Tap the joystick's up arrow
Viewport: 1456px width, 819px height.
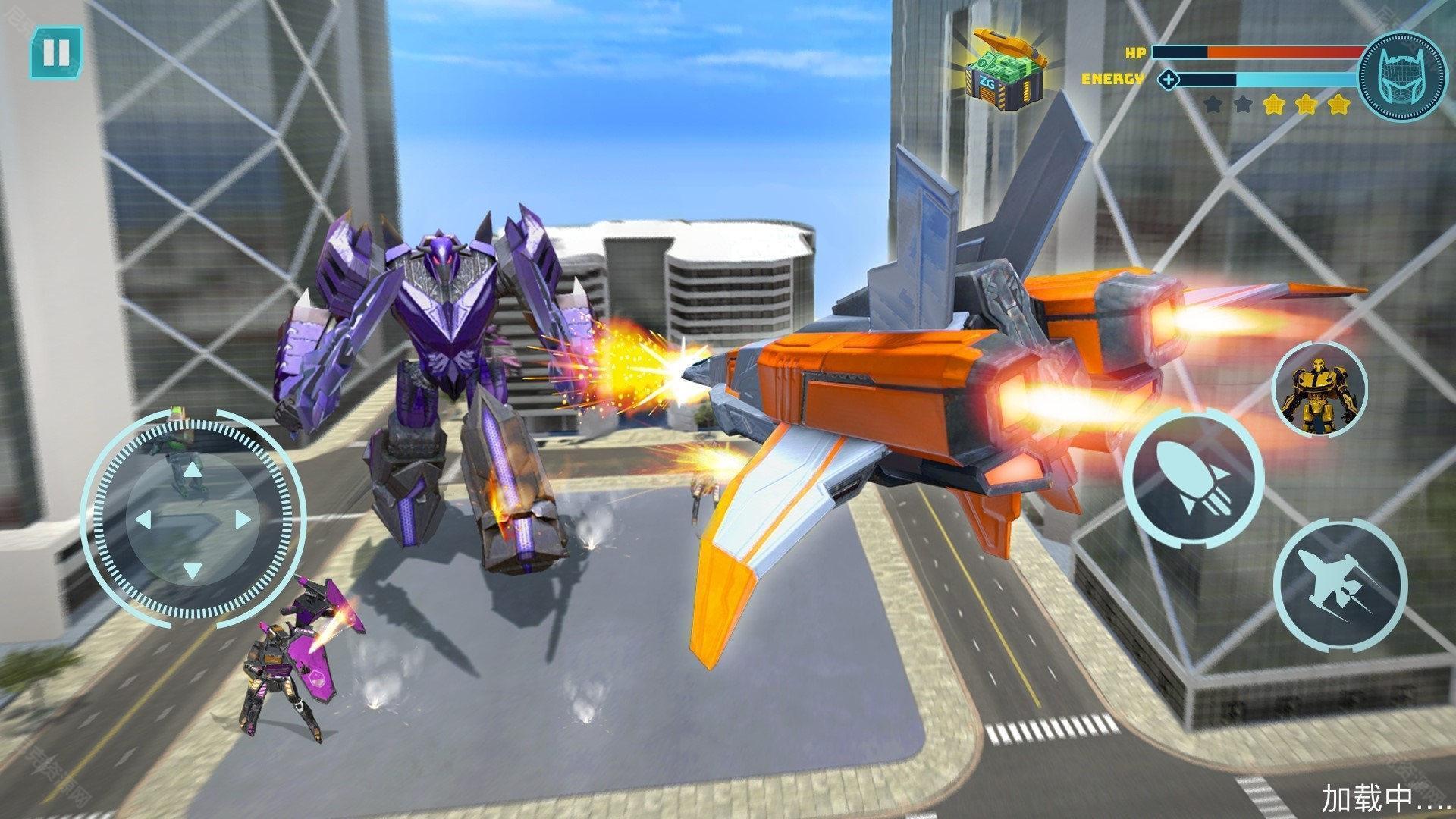pyautogui.click(x=193, y=471)
